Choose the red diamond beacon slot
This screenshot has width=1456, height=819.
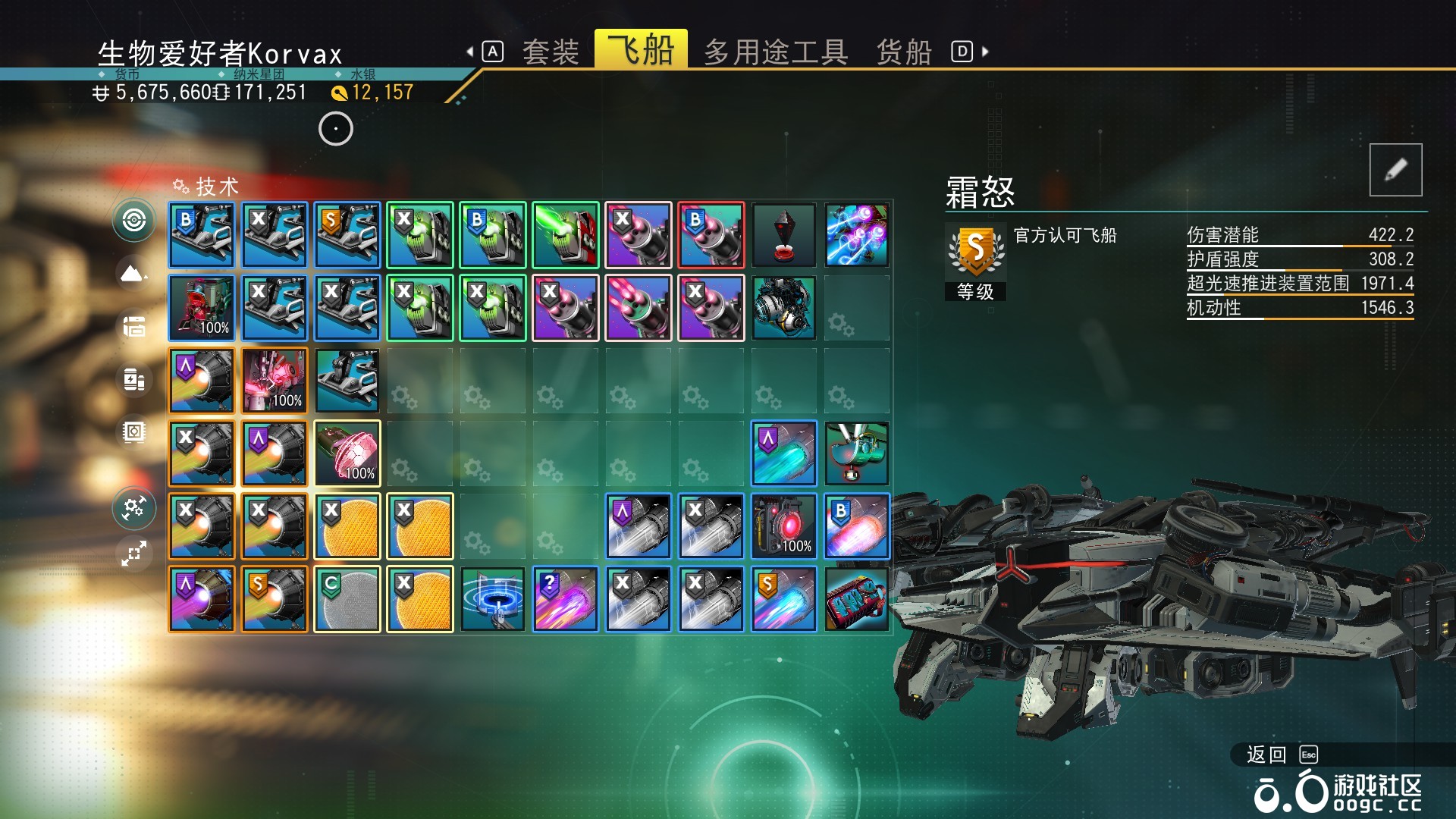point(784,235)
